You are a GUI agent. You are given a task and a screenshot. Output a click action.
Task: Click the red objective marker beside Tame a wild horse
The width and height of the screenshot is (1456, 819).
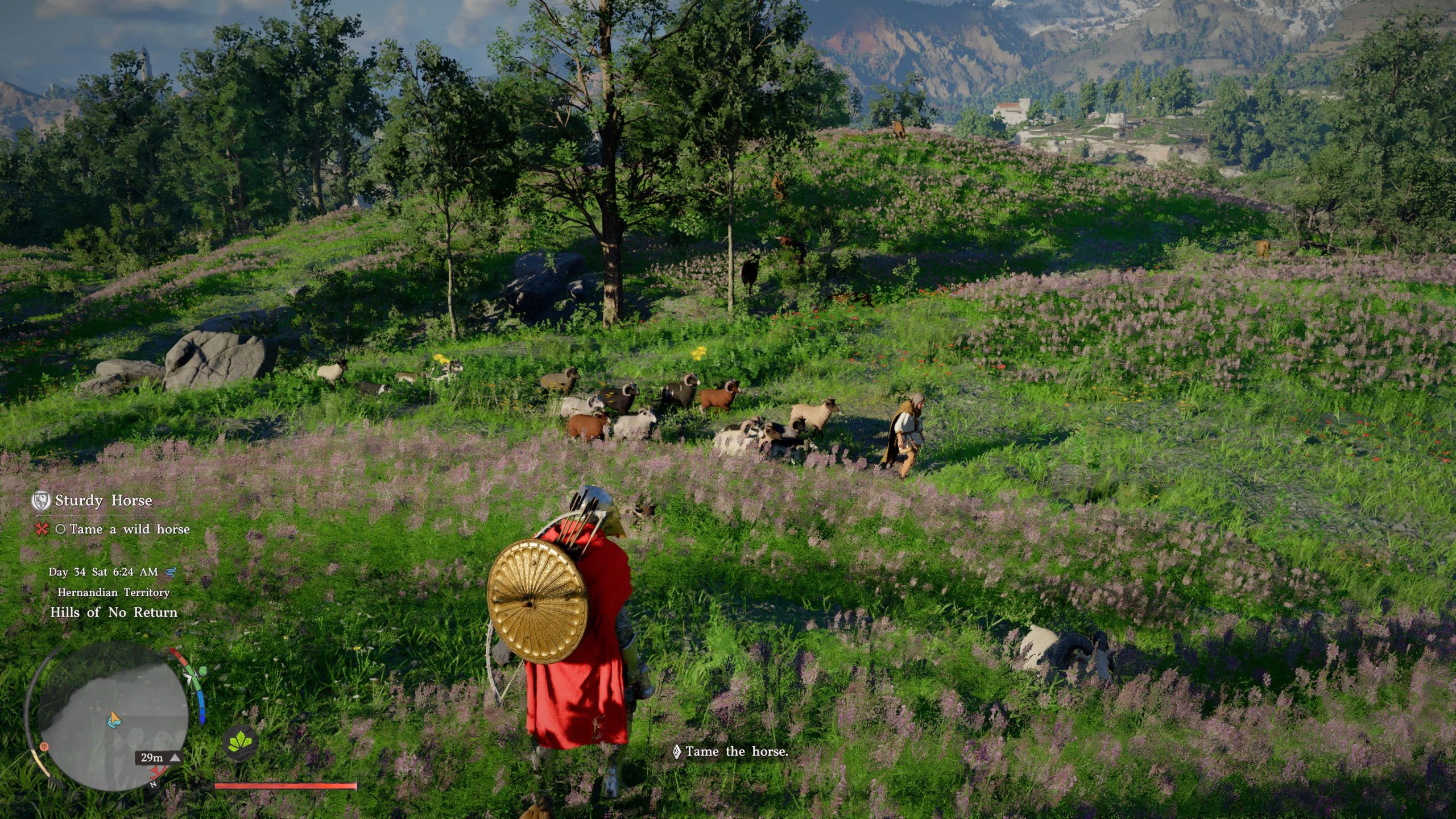tap(41, 530)
